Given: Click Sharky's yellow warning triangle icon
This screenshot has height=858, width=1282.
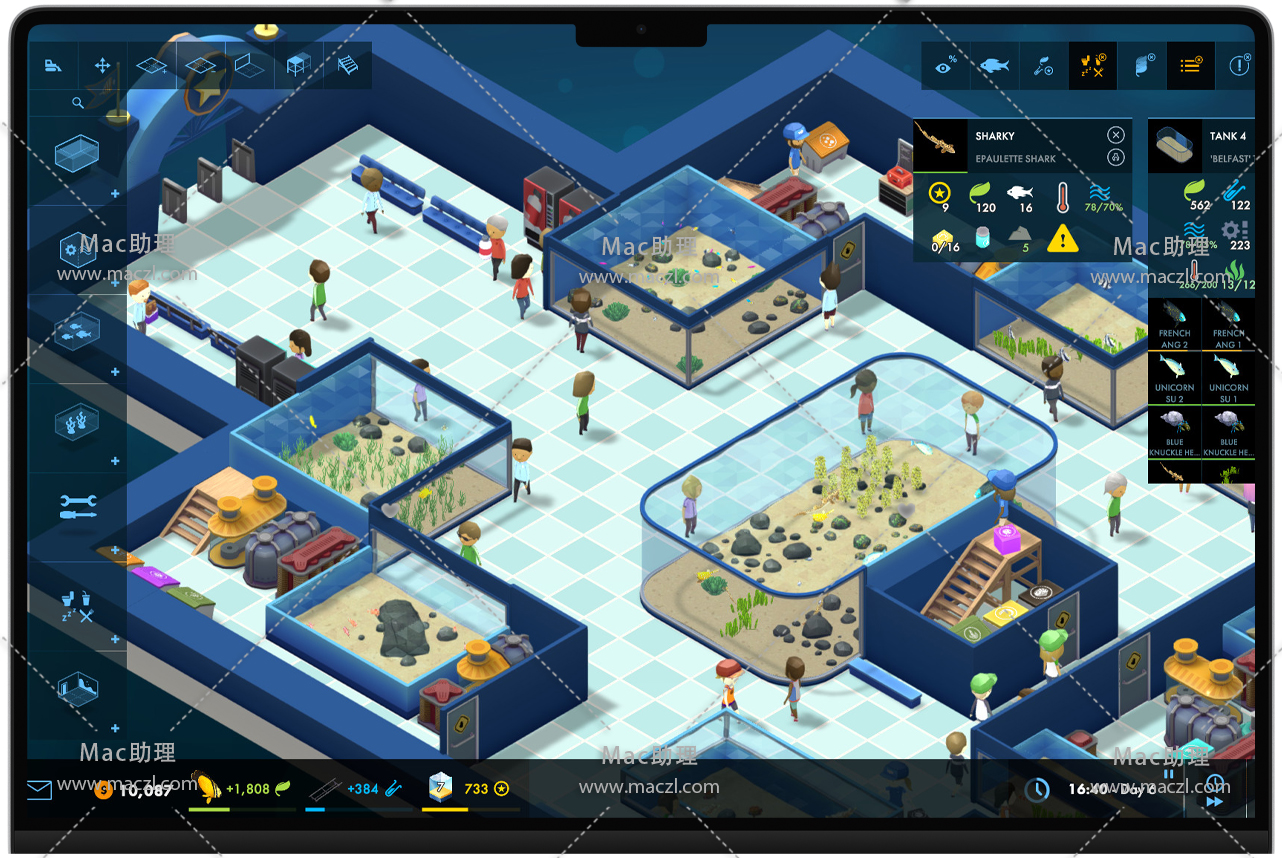Looking at the screenshot, I should 1062,238.
